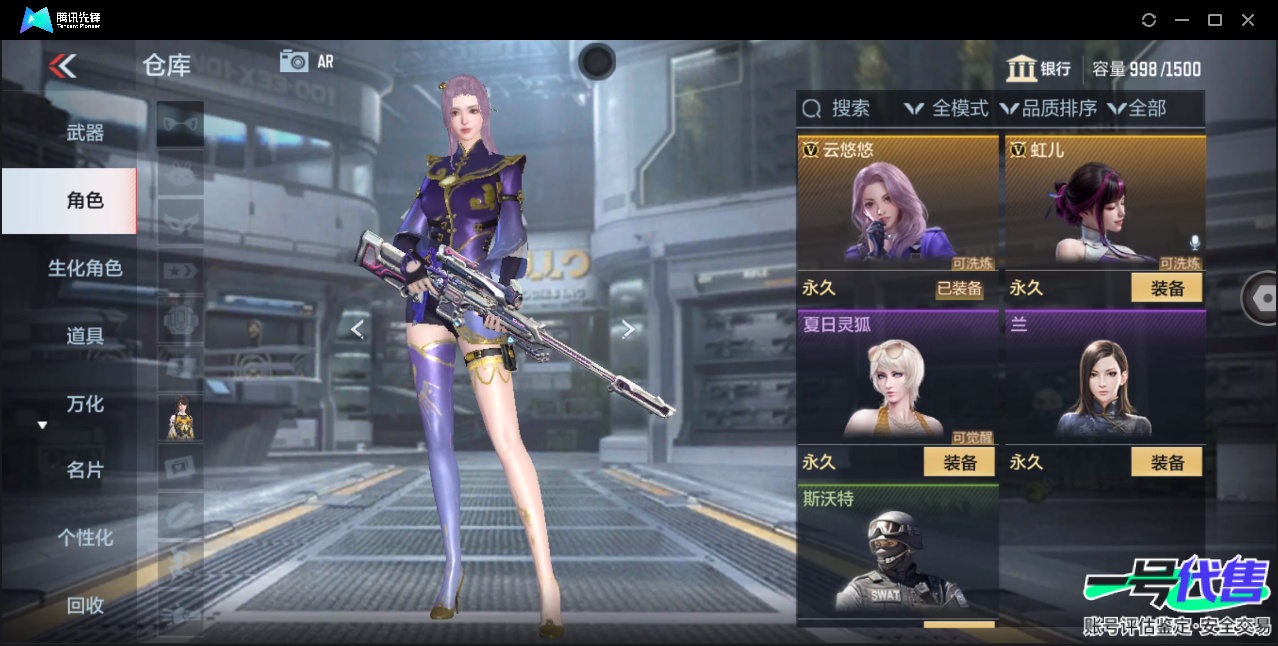Equip the 夏日灵狐 character

tap(959, 462)
